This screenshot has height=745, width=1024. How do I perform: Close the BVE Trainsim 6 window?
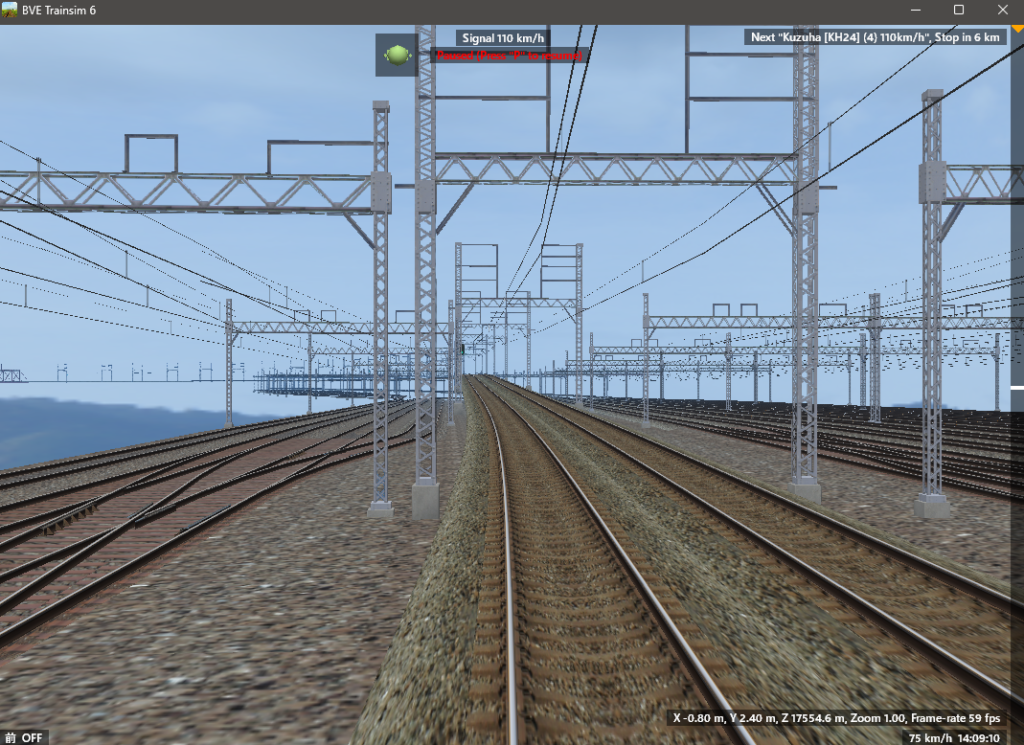click(1000, 10)
